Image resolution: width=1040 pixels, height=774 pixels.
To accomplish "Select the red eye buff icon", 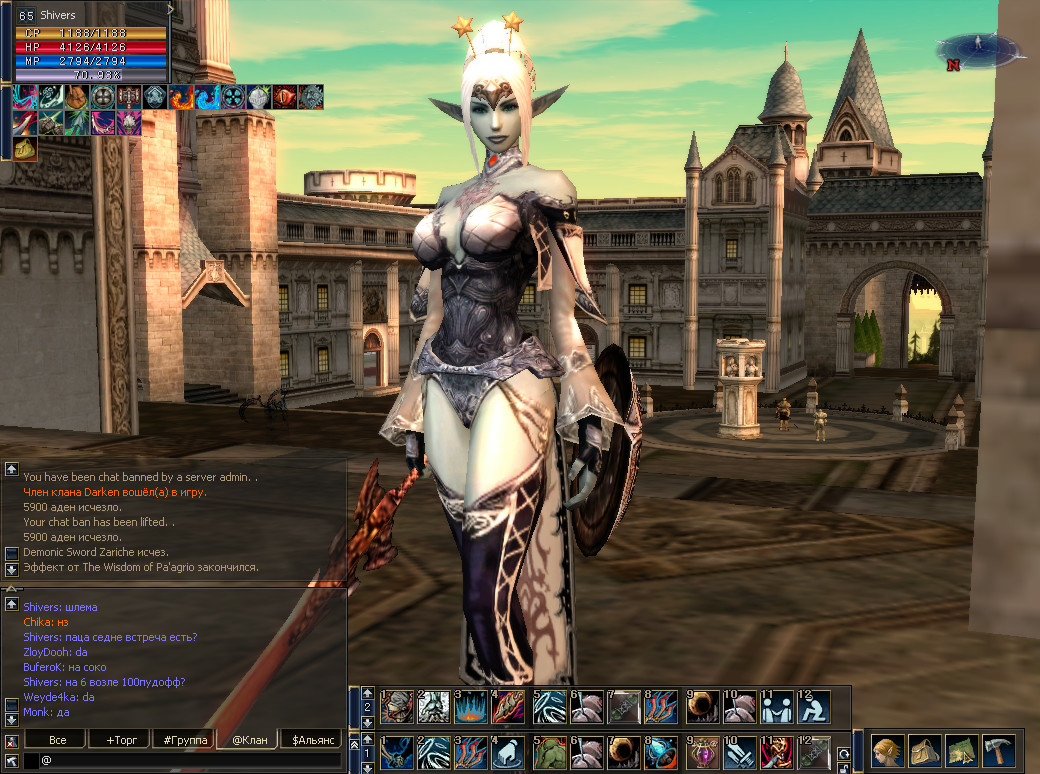I will point(284,97).
